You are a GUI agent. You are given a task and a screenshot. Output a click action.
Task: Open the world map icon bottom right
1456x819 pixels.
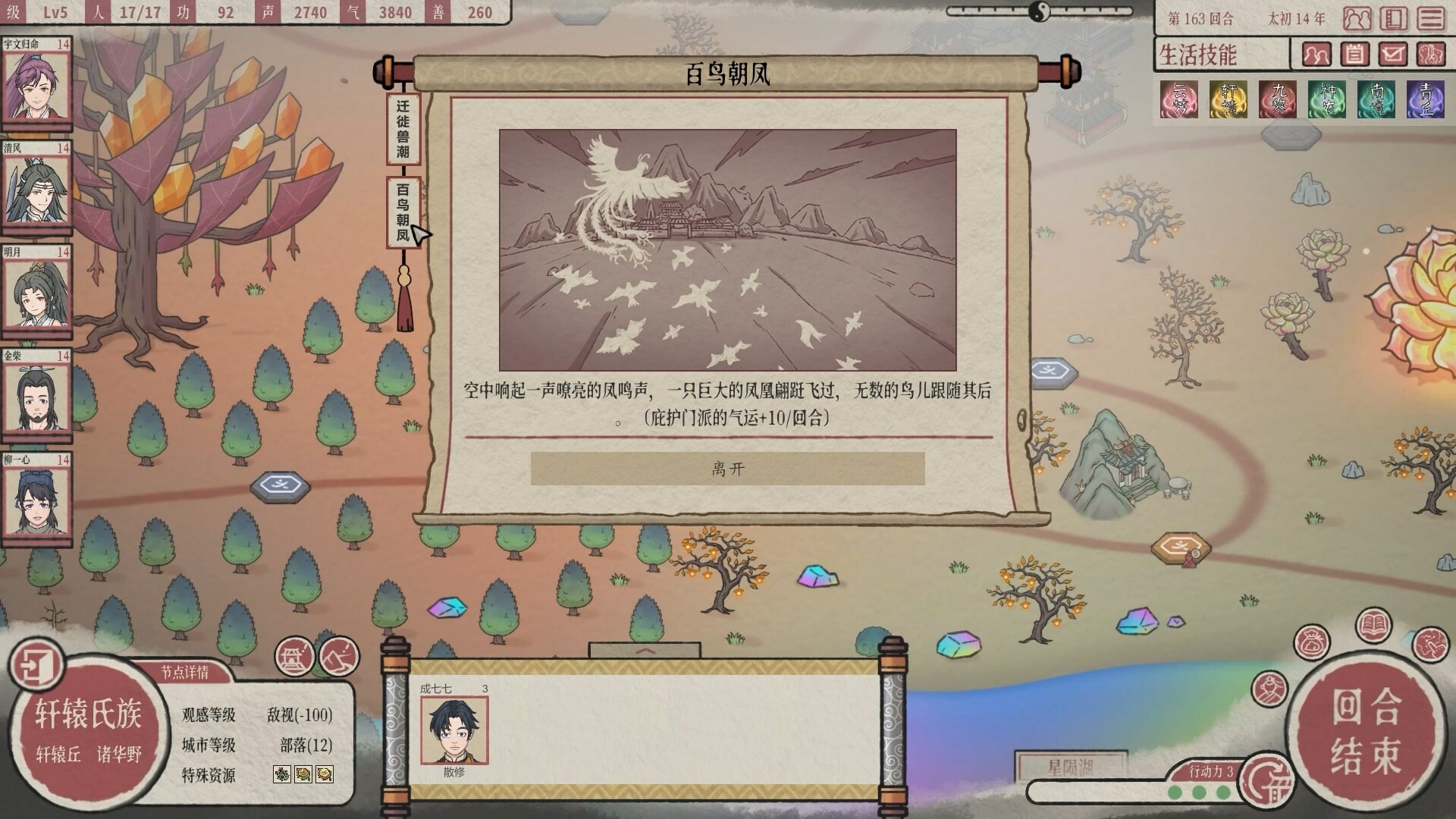click(x=1431, y=645)
